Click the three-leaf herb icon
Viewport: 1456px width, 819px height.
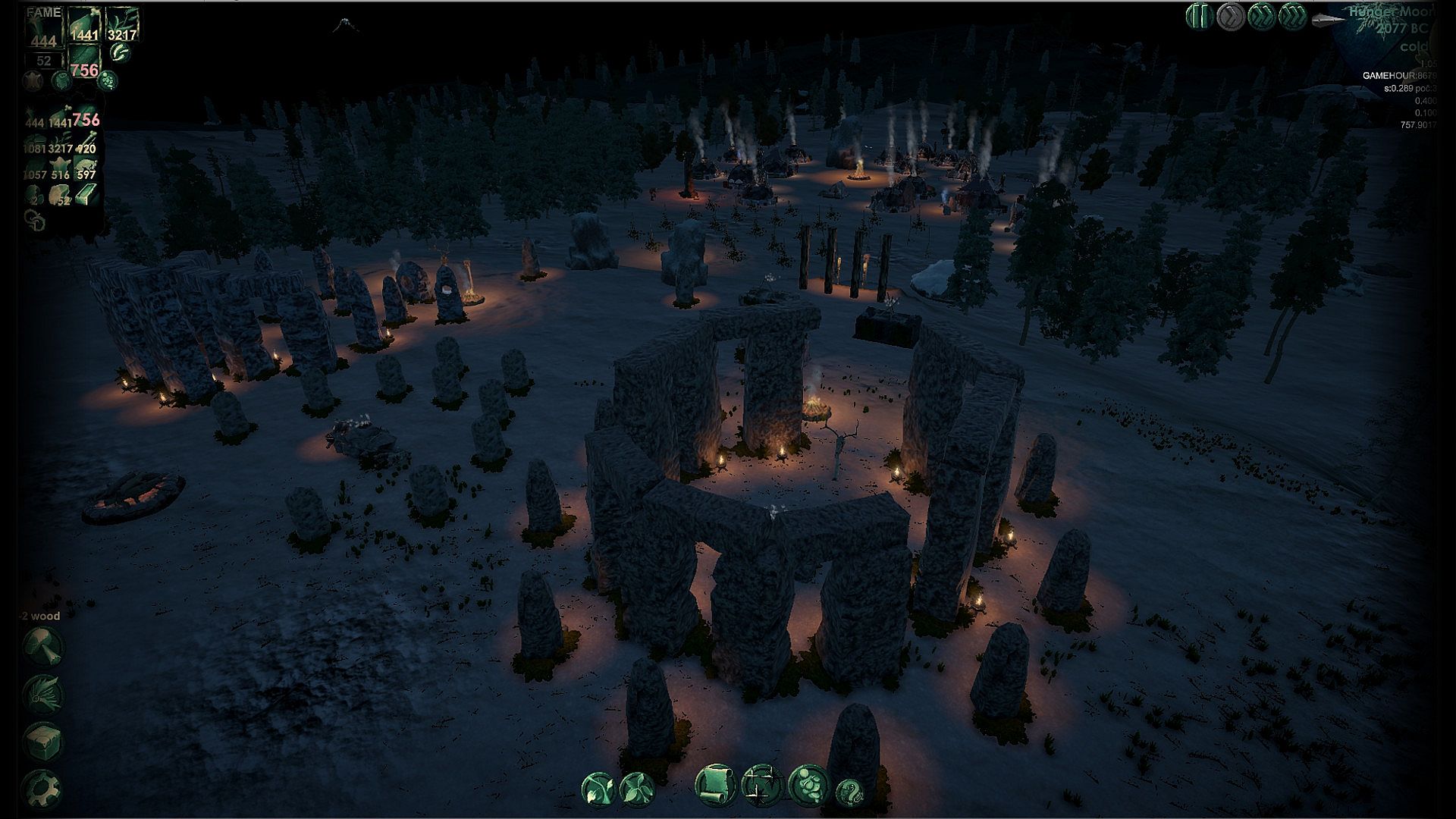tap(636, 789)
